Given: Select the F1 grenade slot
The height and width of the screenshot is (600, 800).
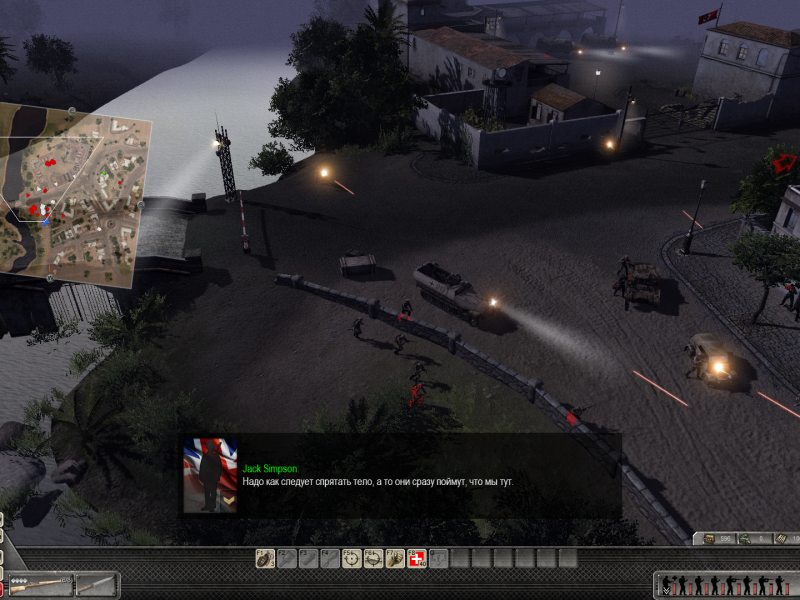Looking at the screenshot, I should [264, 558].
